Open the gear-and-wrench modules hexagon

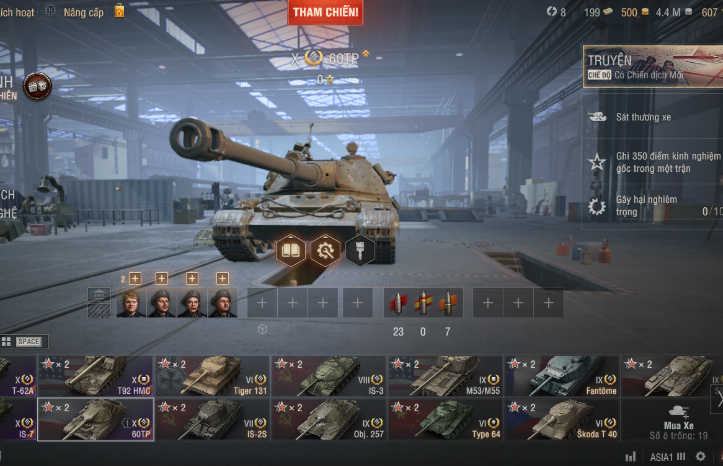325,249
